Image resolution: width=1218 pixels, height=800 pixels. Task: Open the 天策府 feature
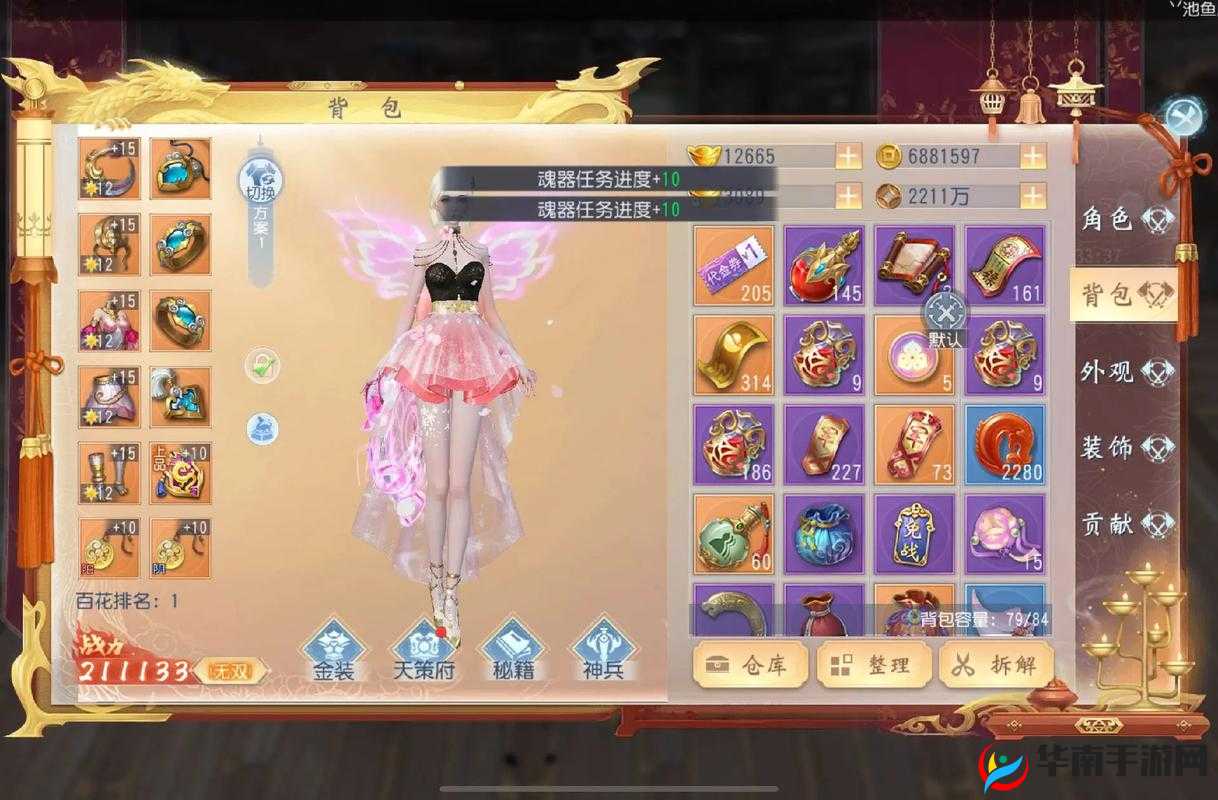(x=423, y=649)
